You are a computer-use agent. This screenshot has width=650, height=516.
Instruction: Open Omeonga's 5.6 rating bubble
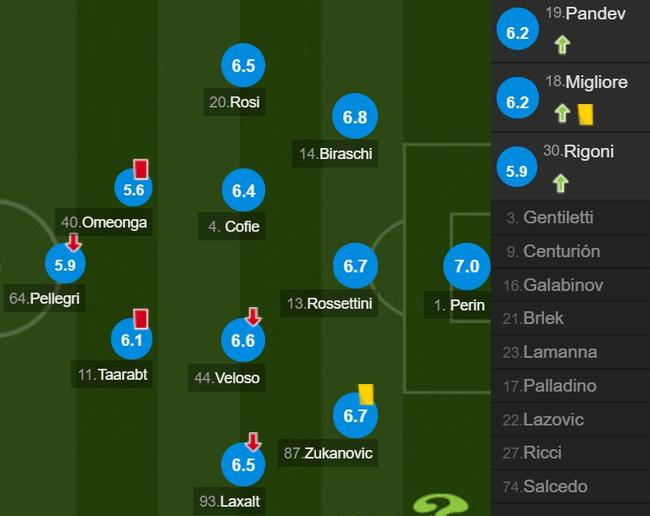[x=134, y=189]
